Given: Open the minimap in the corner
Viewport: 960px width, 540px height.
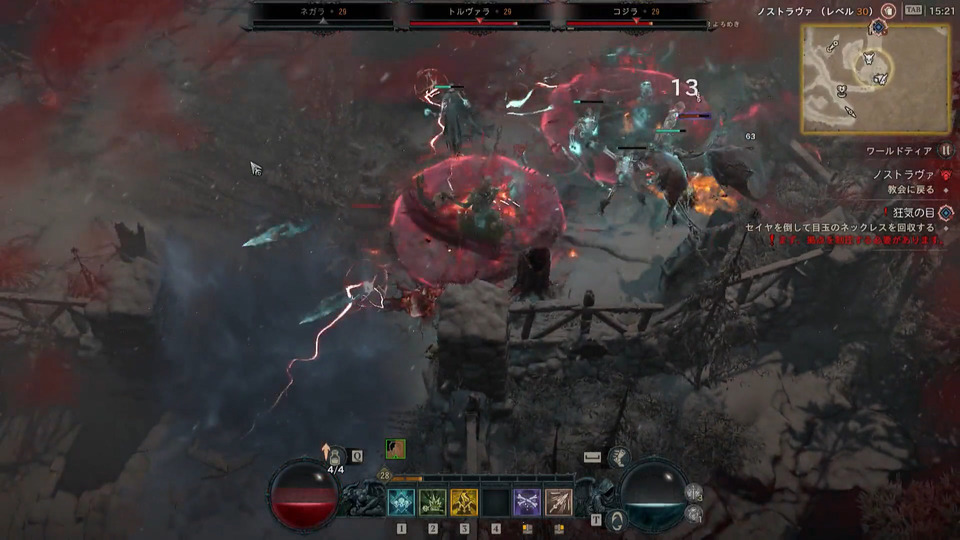Looking at the screenshot, I should click(873, 78).
